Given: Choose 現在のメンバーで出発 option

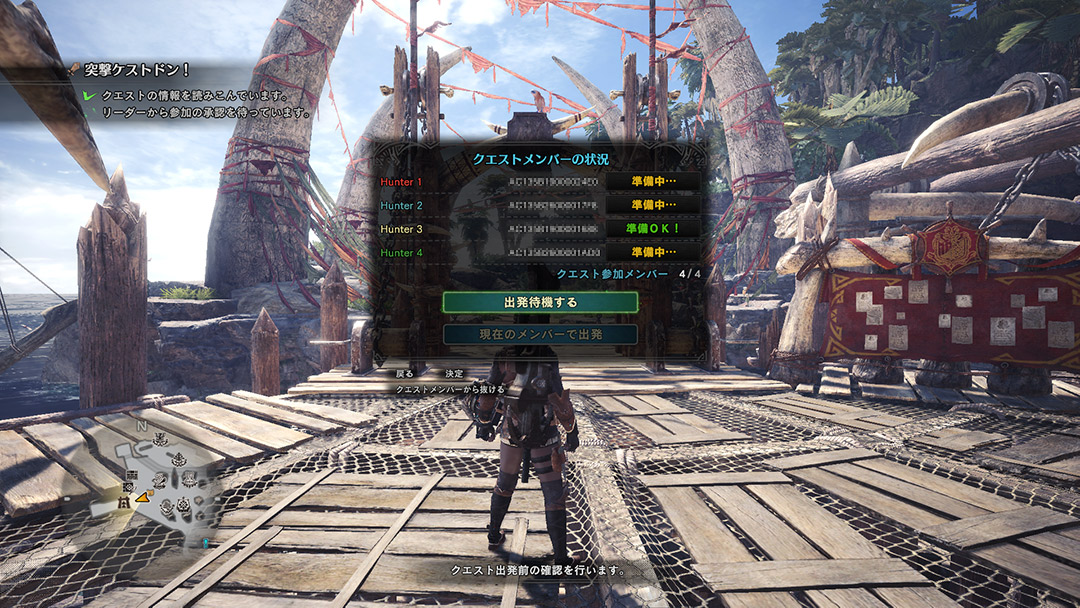Looking at the screenshot, I should coord(540,334).
